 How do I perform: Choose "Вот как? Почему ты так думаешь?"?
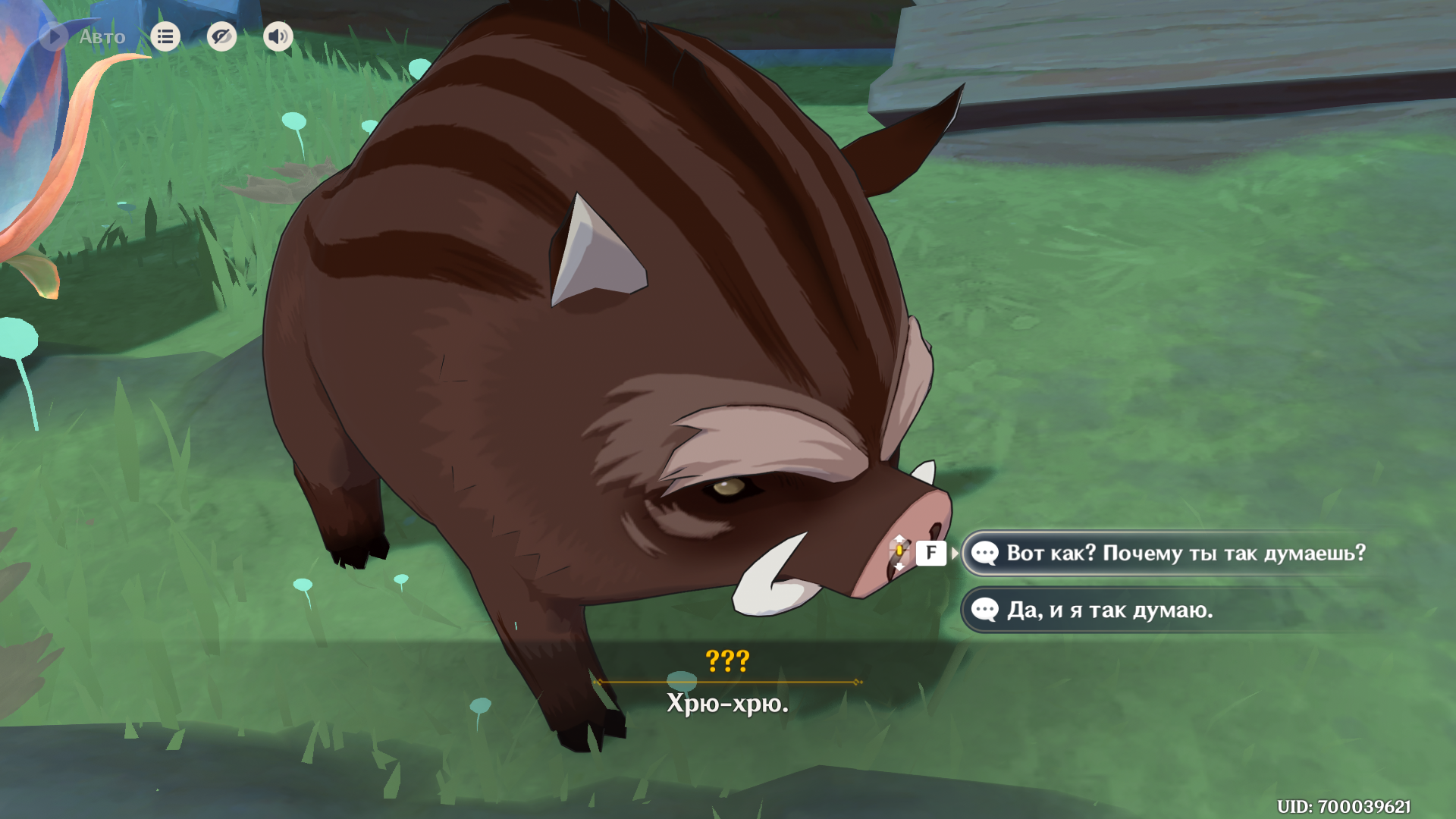(x=1185, y=553)
